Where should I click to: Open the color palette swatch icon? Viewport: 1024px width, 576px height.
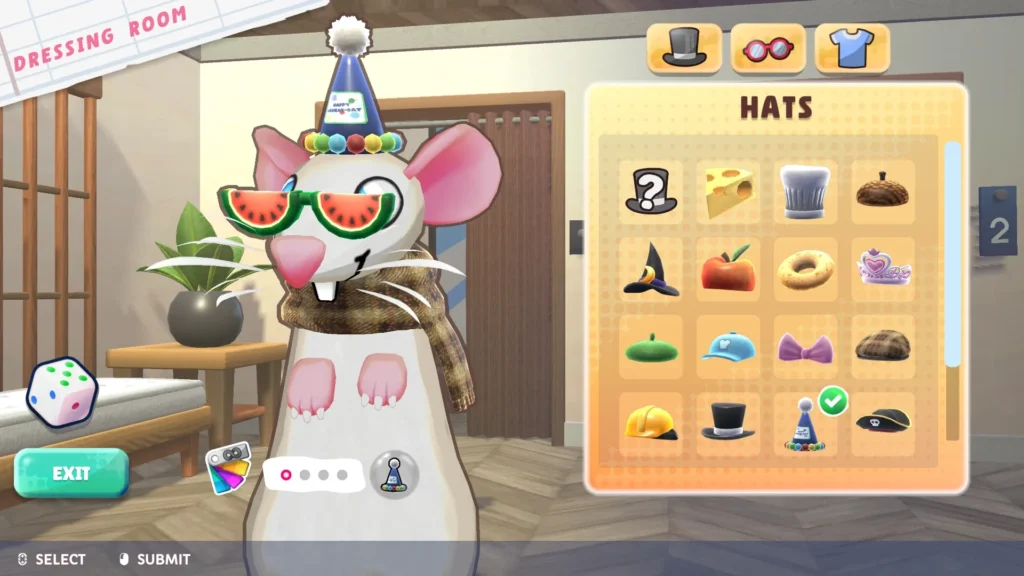coord(227,469)
